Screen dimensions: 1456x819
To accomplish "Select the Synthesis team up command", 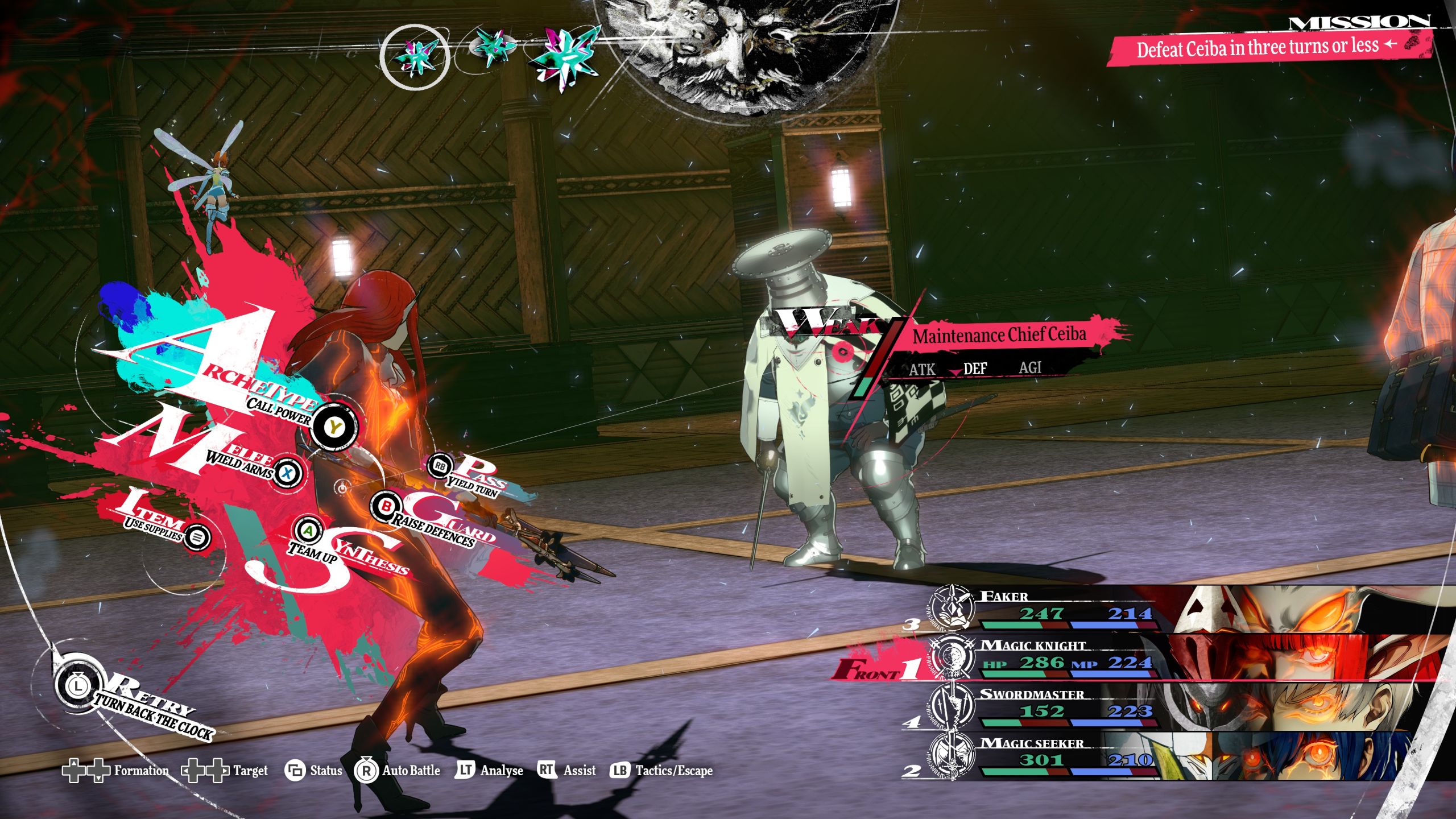I will [308, 531].
